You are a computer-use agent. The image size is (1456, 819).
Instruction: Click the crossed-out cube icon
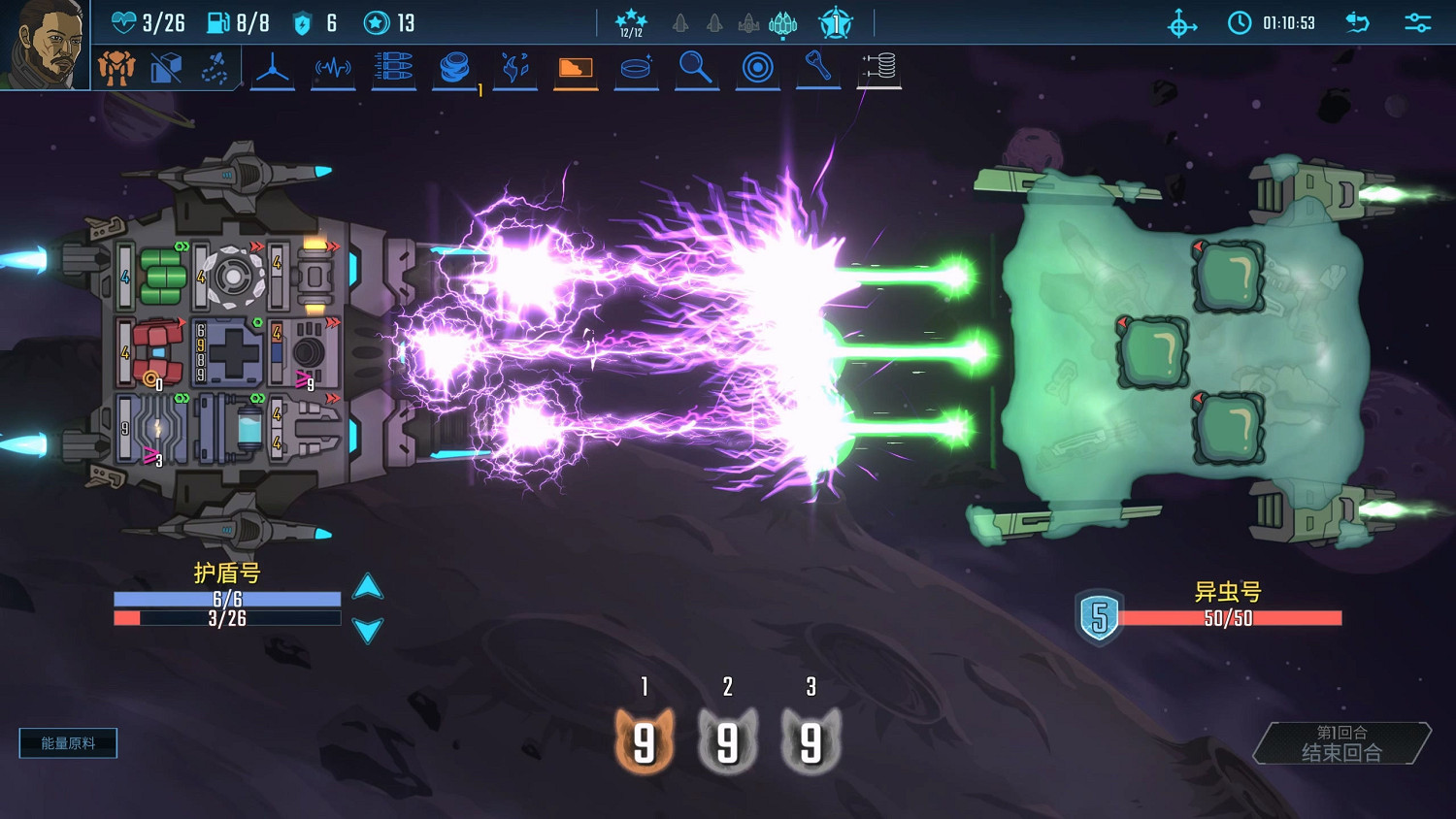(x=166, y=68)
